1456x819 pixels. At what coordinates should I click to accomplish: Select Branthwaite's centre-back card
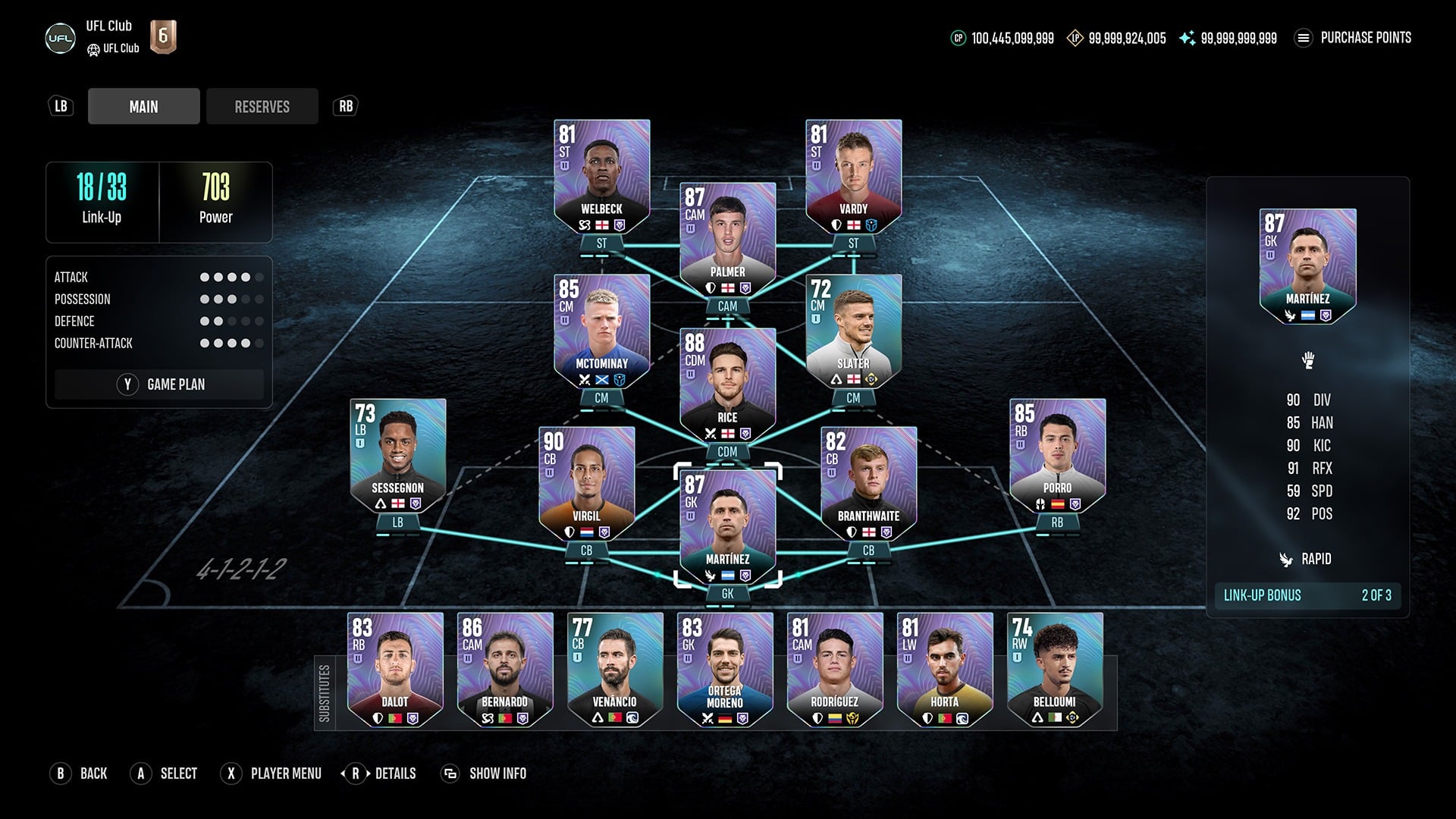[868, 483]
